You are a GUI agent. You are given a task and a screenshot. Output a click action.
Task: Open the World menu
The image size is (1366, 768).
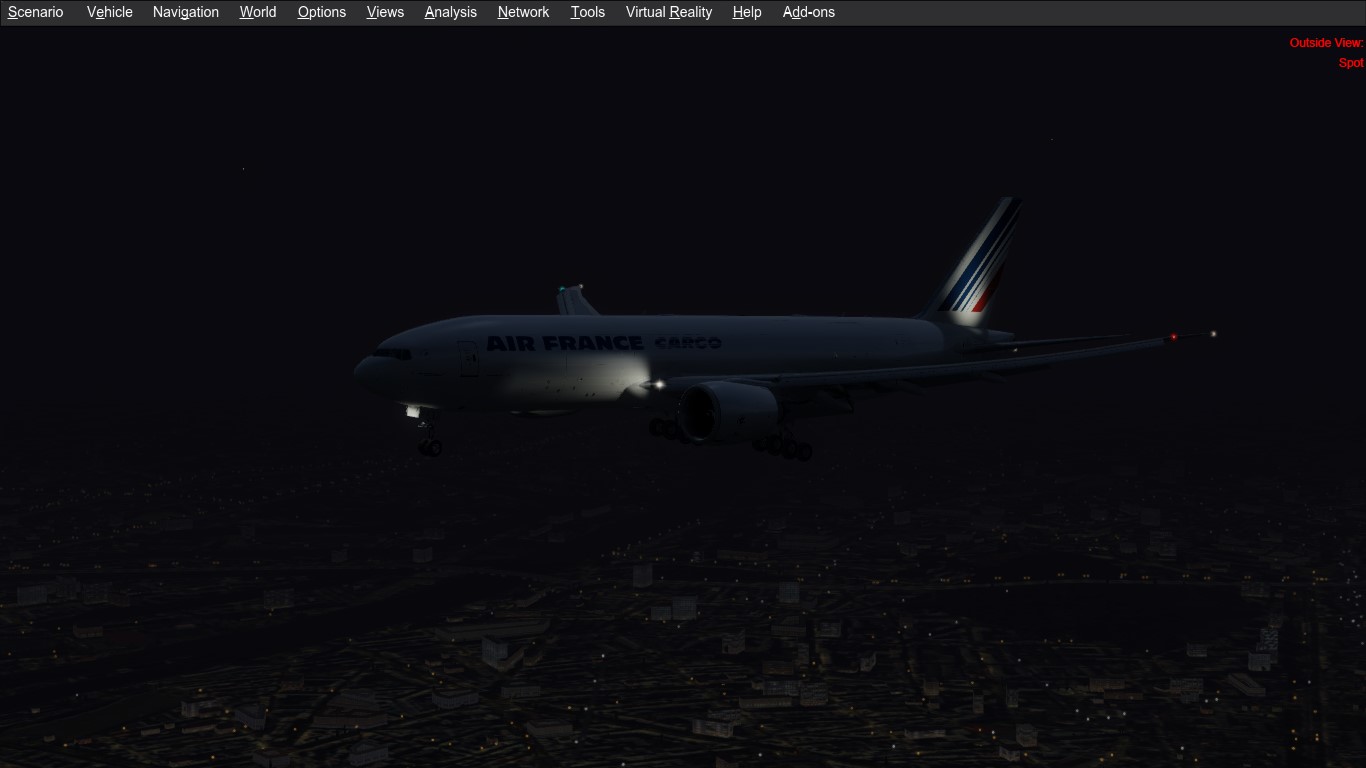[x=258, y=12]
